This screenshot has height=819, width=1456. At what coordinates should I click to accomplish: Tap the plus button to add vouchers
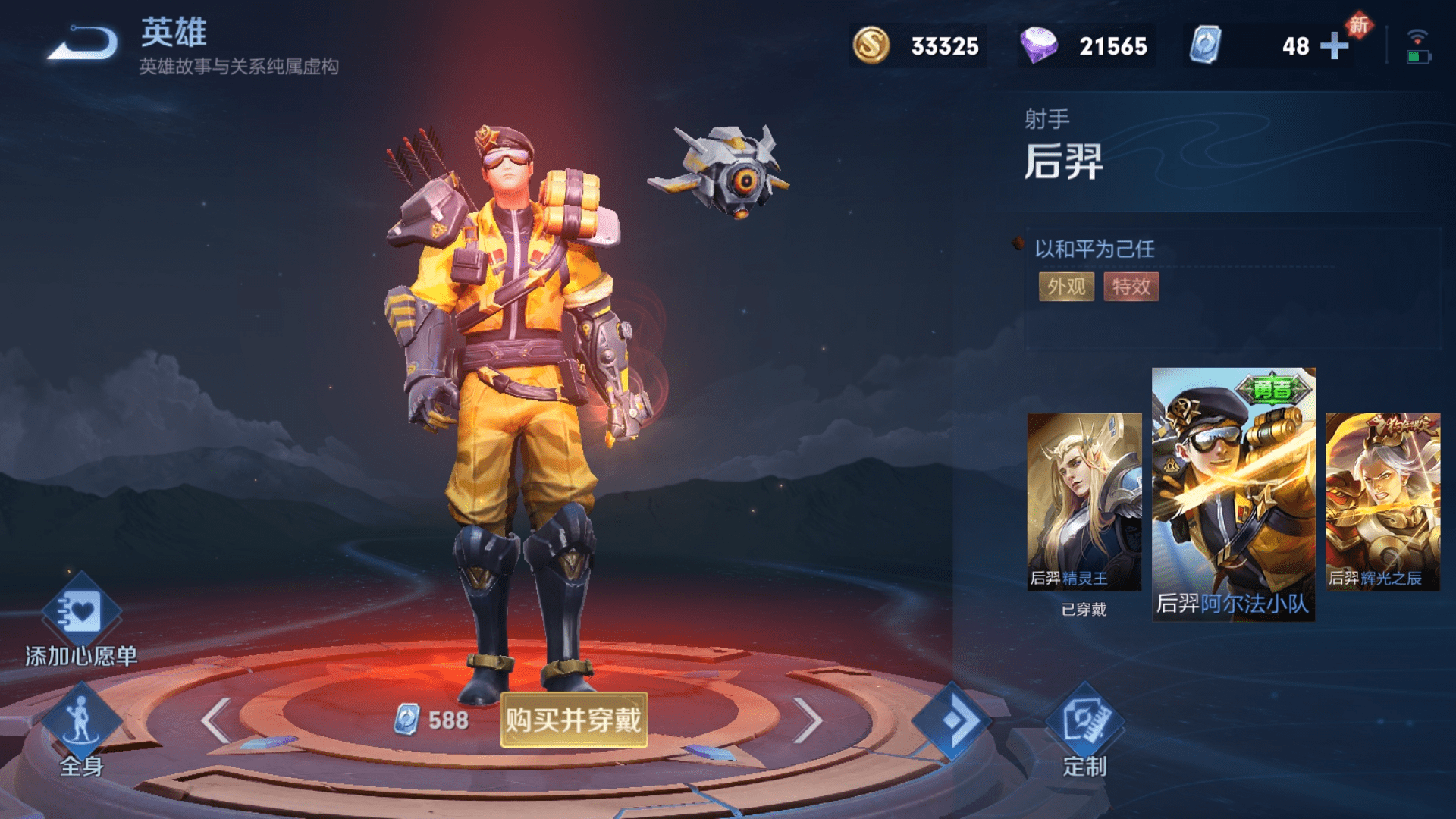(1335, 46)
